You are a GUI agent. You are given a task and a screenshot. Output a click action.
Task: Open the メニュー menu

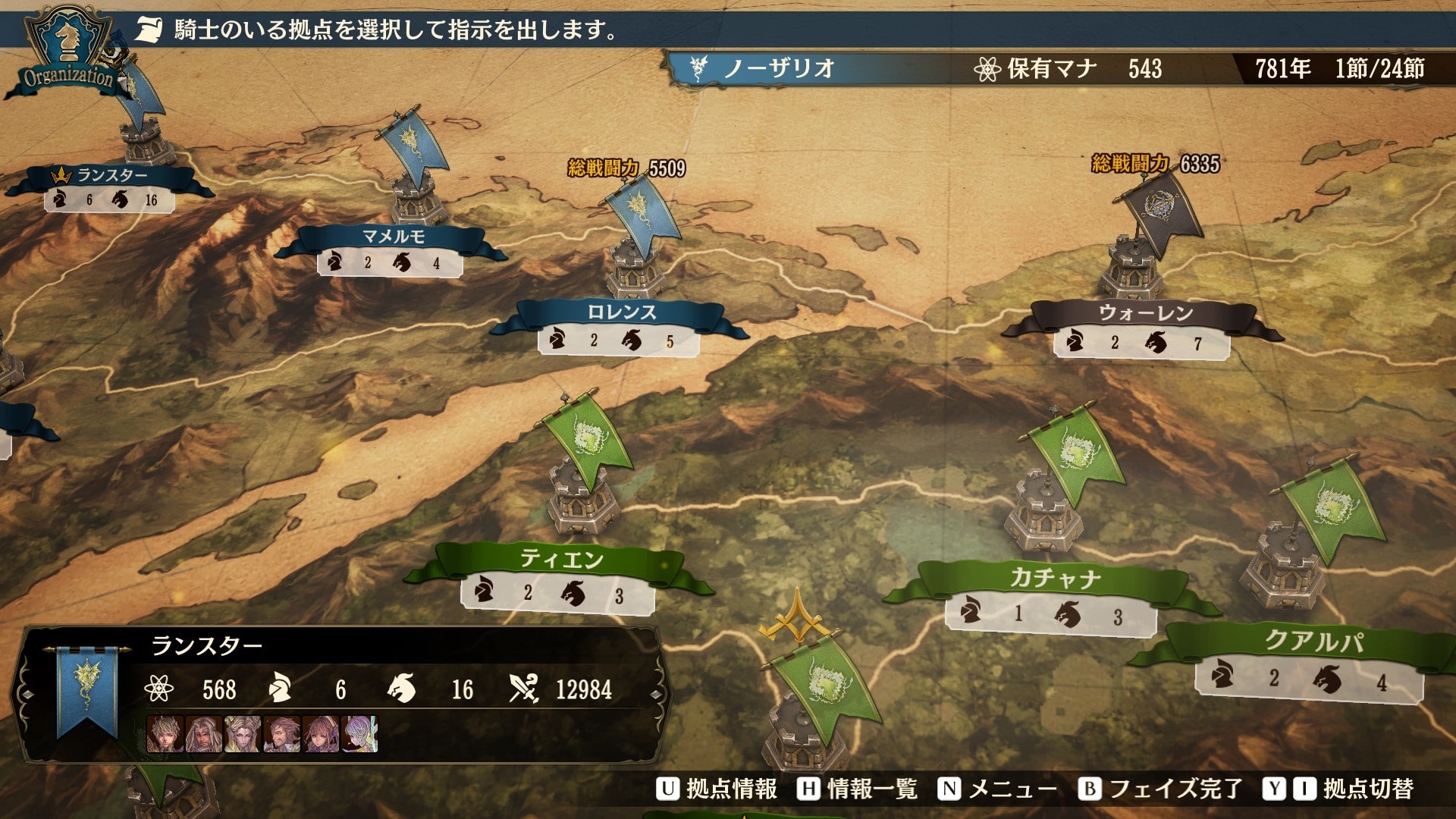998,789
